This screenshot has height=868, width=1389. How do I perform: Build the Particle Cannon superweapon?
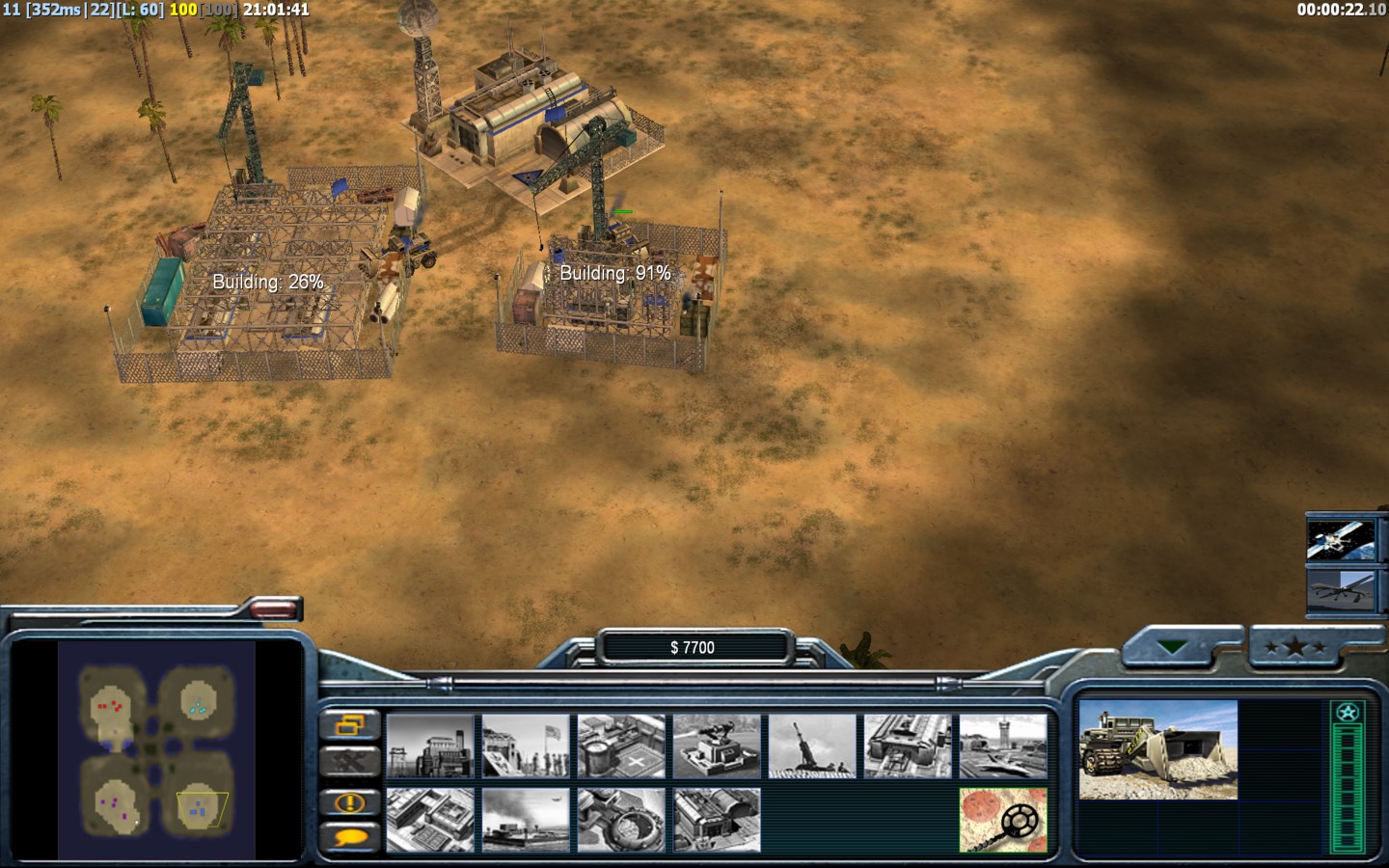tap(621, 820)
